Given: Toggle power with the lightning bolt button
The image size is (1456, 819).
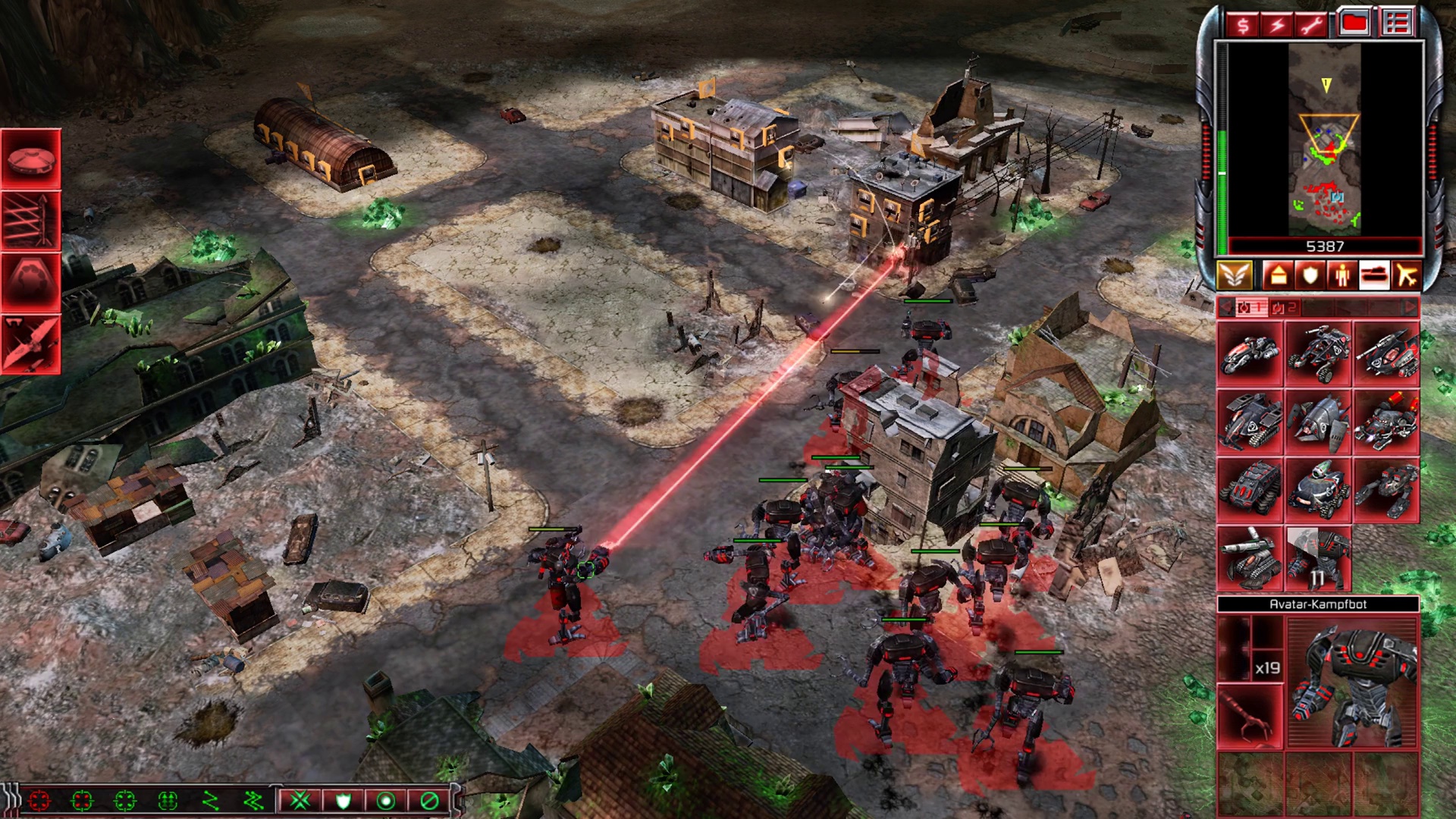Looking at the screenshot, I should coord(1277,25).
